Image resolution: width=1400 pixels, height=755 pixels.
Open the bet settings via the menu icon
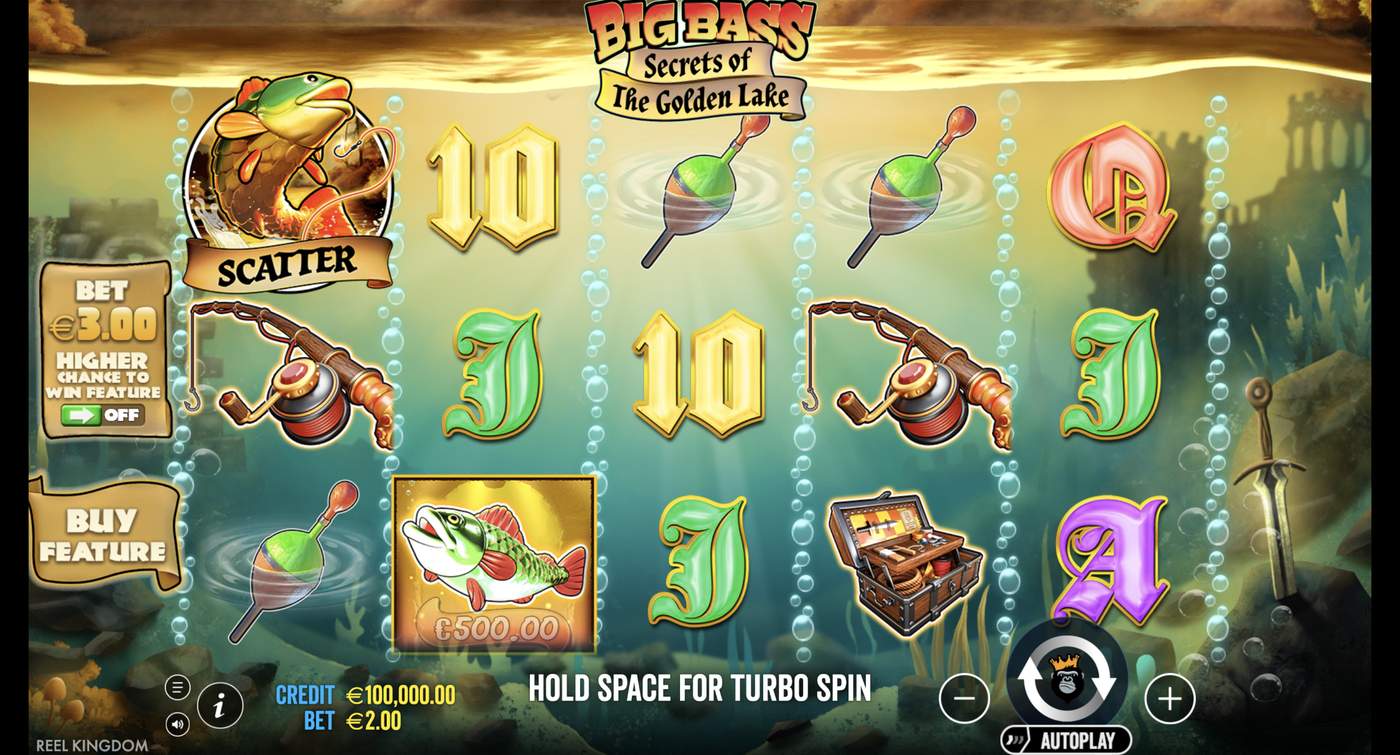click(x=180, y=686)
